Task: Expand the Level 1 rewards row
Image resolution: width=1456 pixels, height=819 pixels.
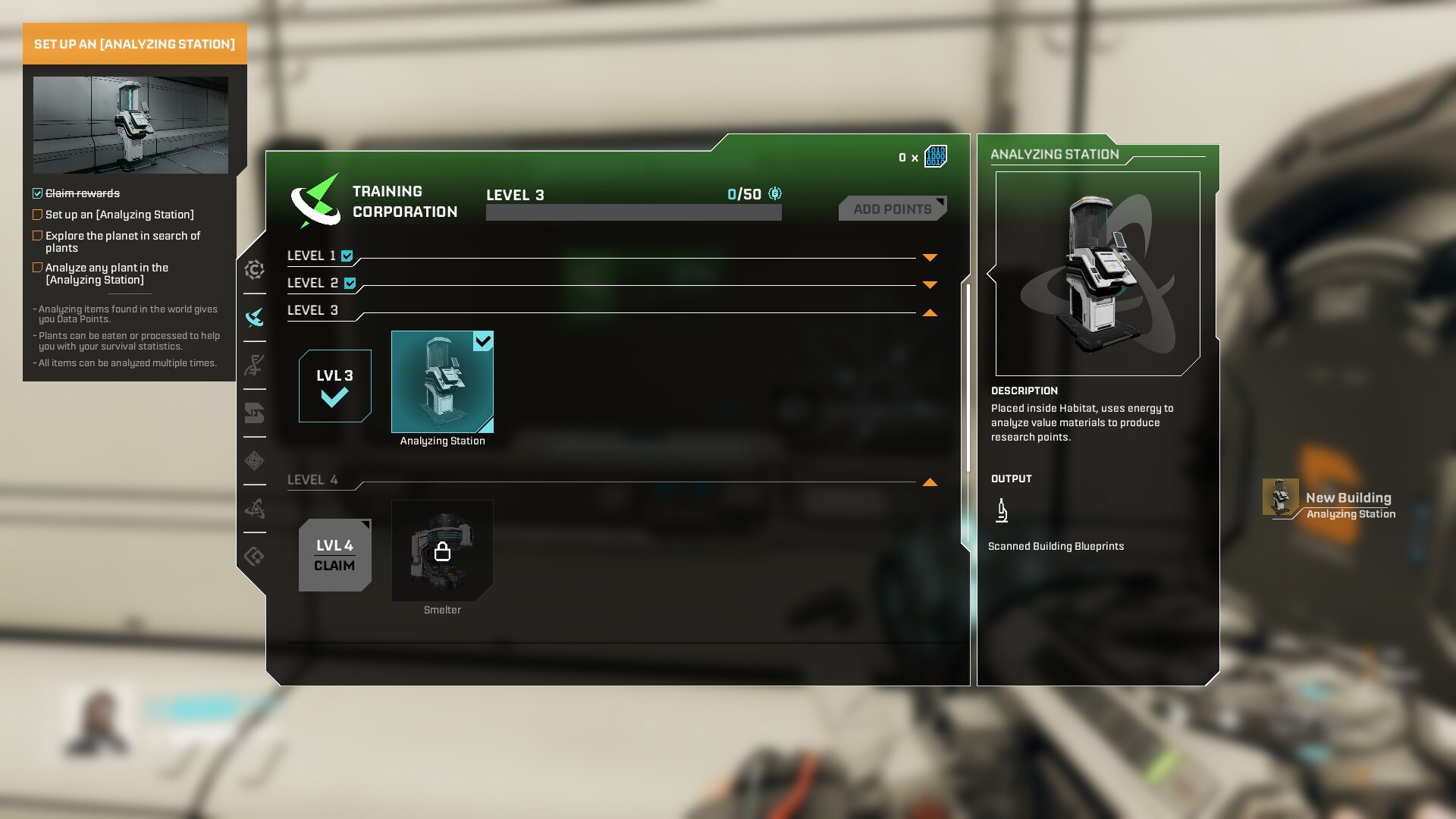Action: (x=930, y=257)
